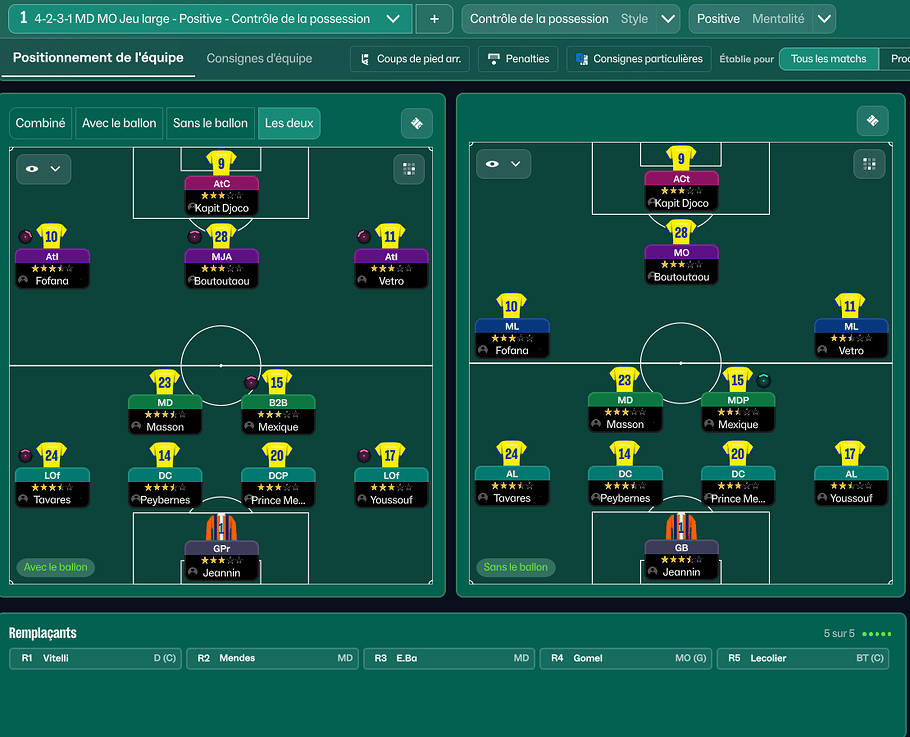This screenshot has height=737, width=910.
Task: Switch to Consignes d'équipe tab
Action: pos(259,59)
